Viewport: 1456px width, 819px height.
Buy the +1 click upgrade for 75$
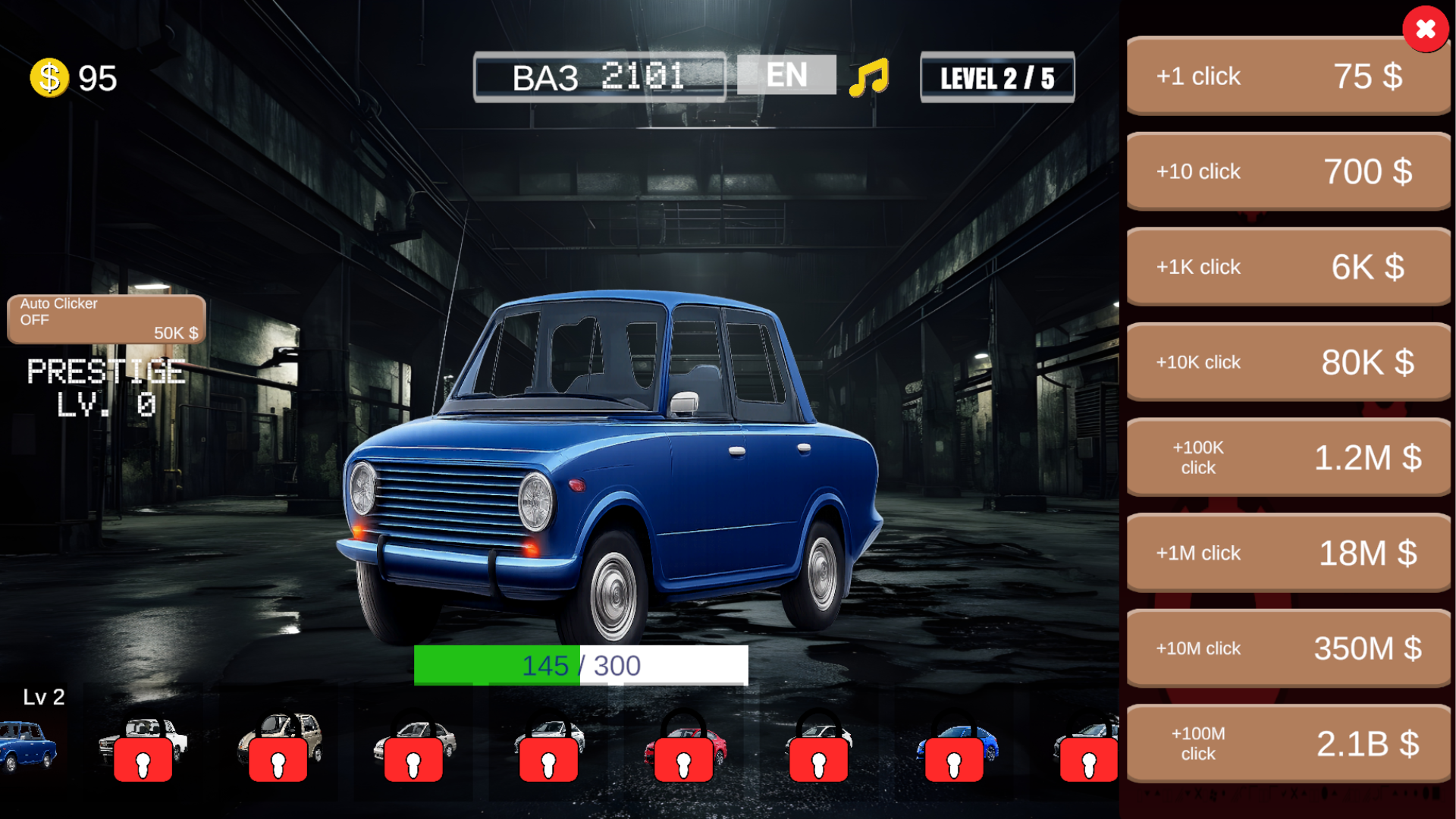(x=1287, y=76)
